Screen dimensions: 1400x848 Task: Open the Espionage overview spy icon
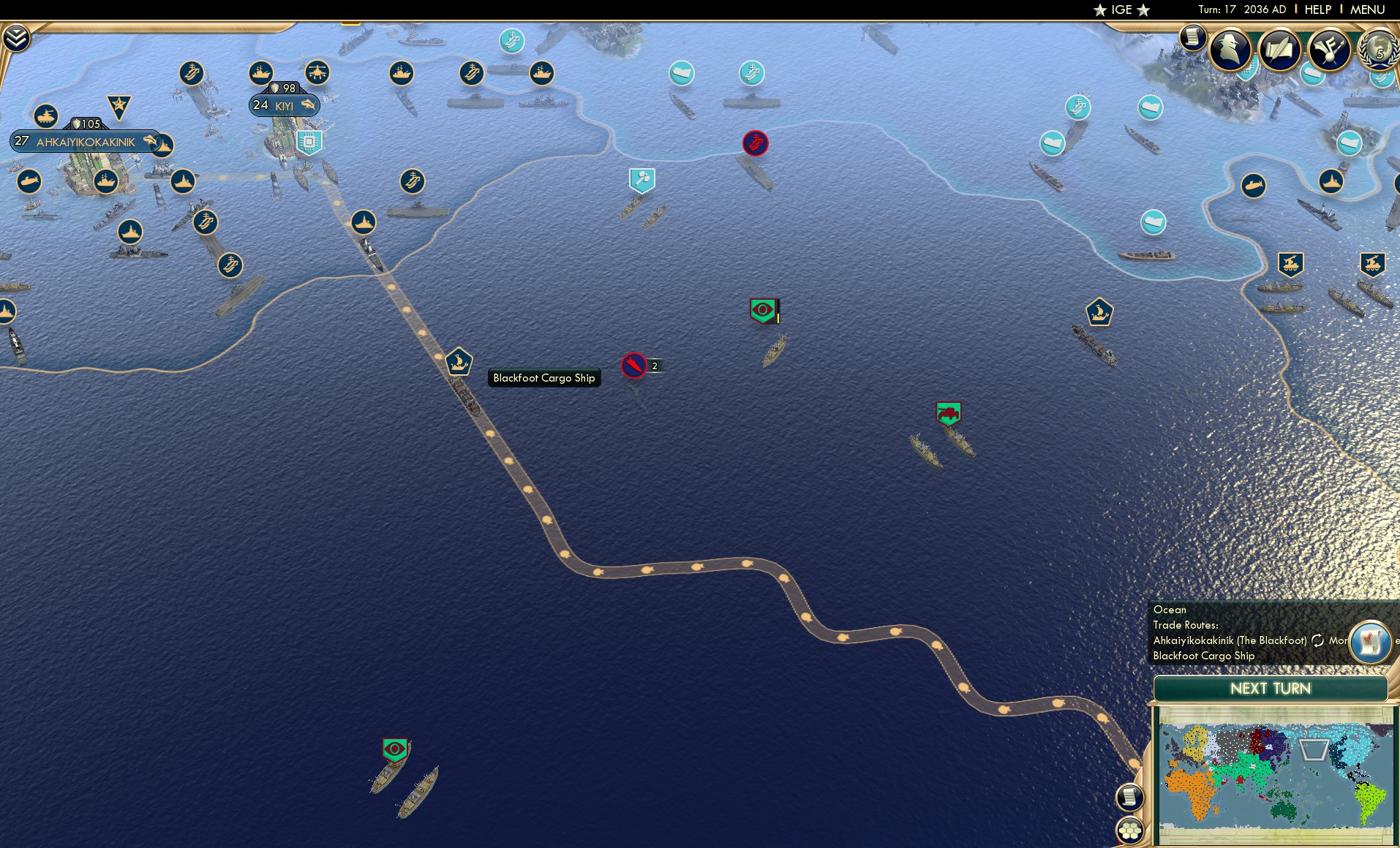[1230, 49]
